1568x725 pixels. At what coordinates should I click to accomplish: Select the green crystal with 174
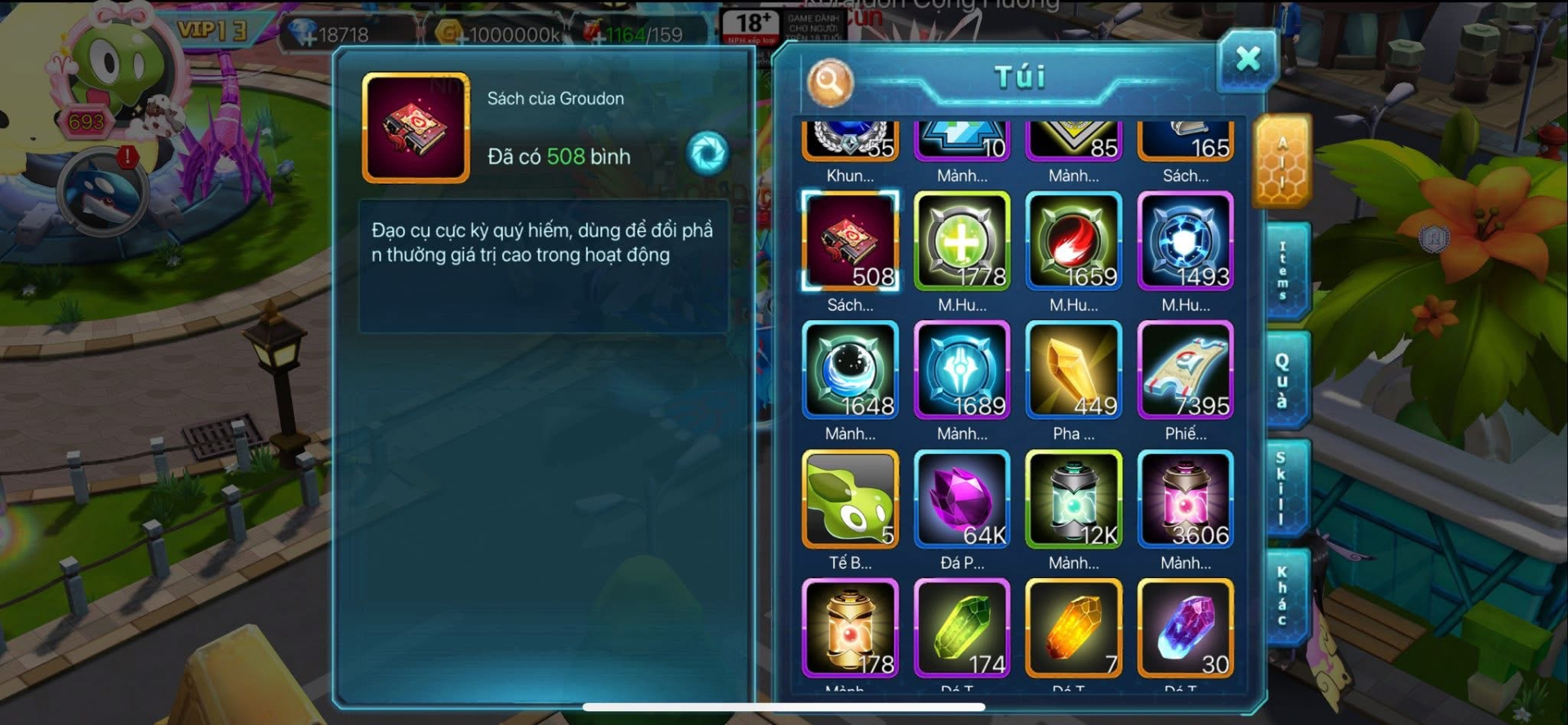point(962,628)
